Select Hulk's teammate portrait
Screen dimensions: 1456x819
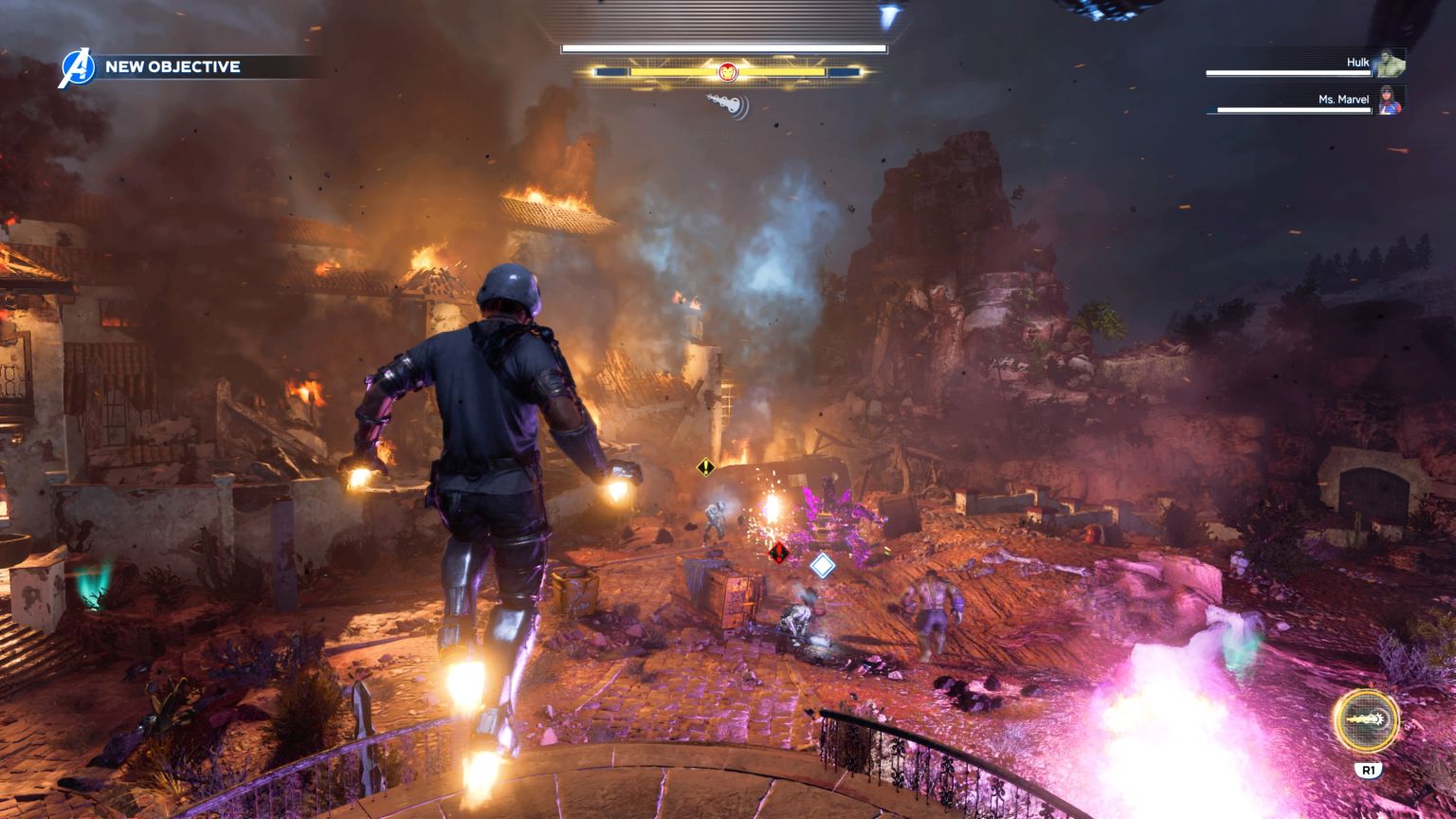[x=1391, y=64]
